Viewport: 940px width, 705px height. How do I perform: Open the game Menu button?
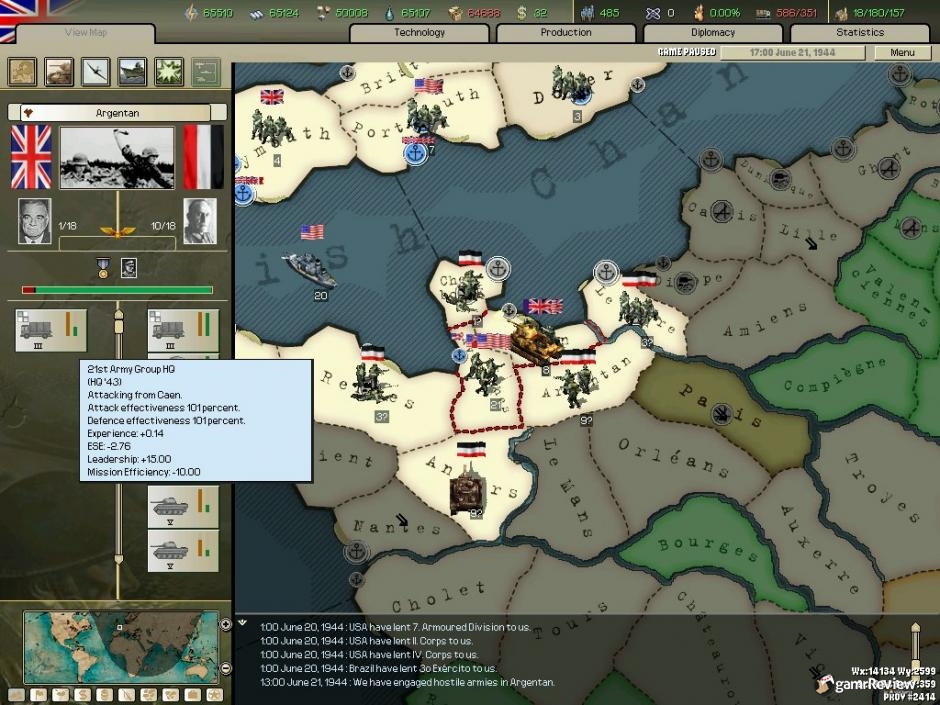[x=902, y=52]
